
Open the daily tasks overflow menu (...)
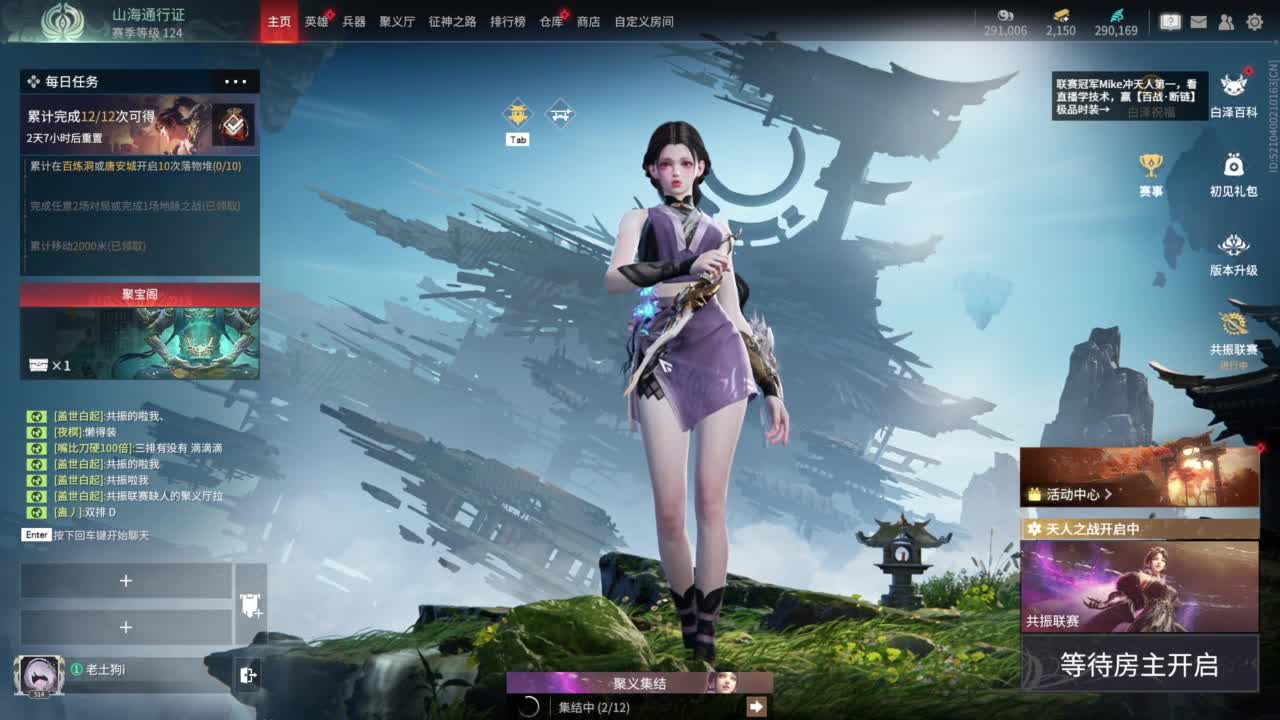pyautogui.click(x=236, y=81)
